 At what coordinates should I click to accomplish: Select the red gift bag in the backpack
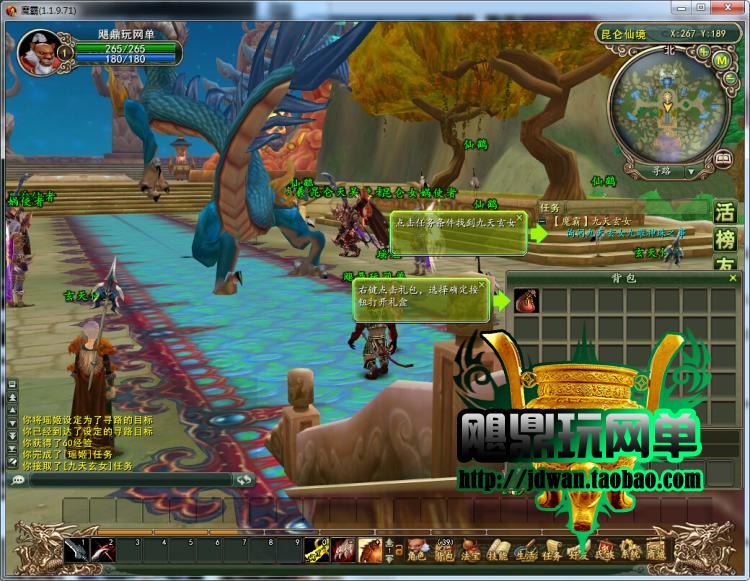[528, 301]
